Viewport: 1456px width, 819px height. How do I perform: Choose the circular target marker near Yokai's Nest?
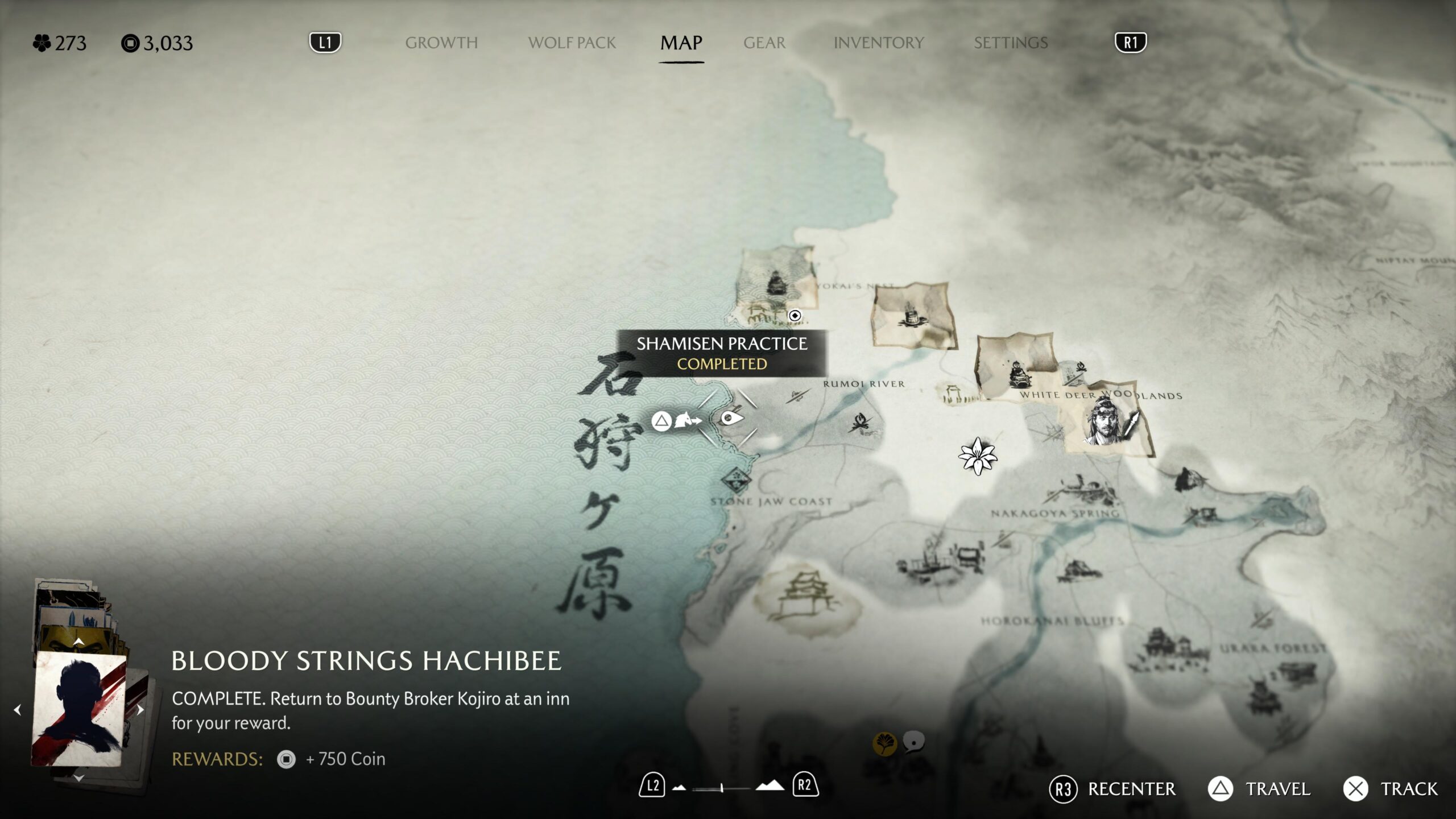tap(795, 316)
